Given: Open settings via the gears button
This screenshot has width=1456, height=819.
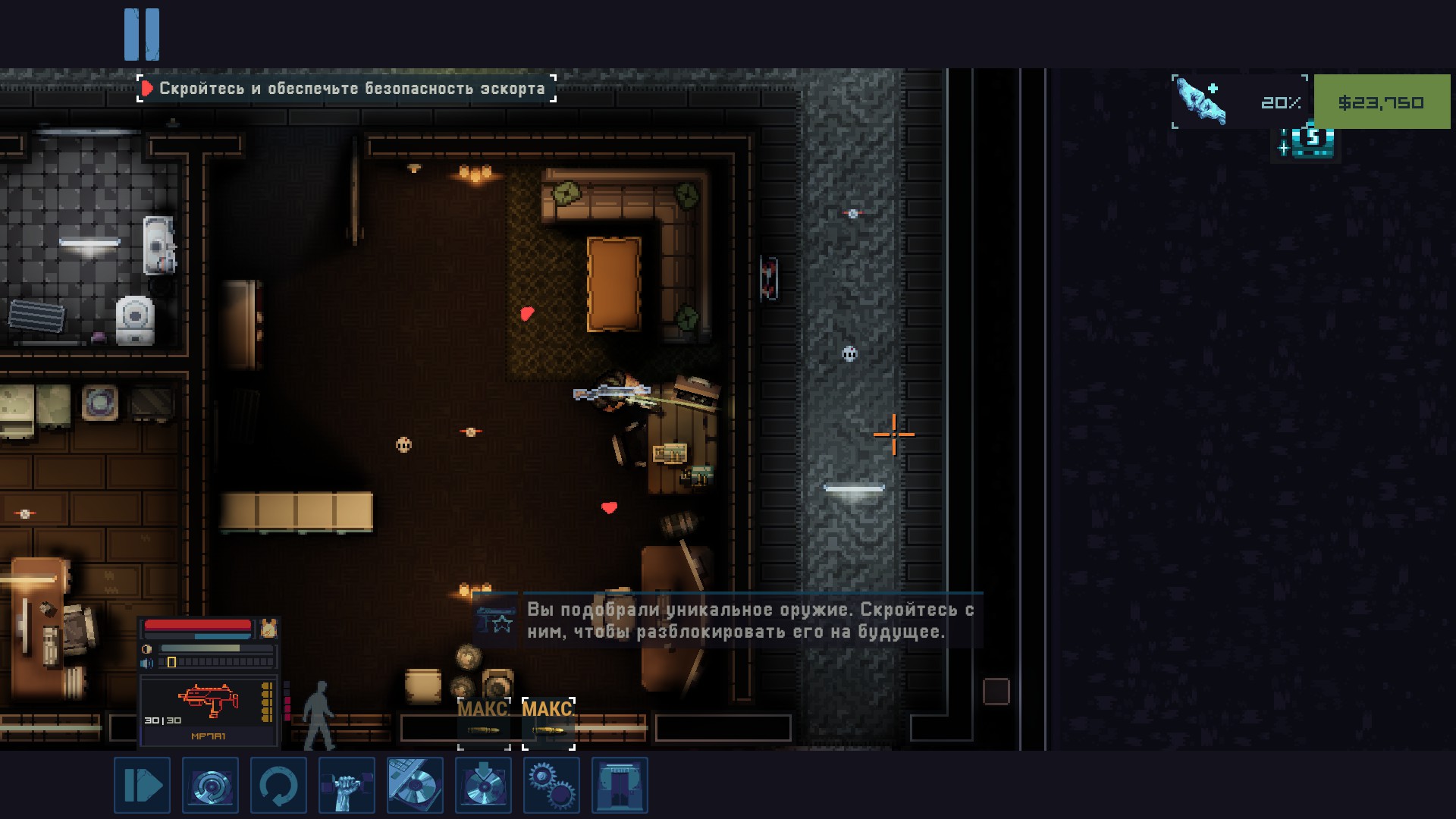Looking at the screenshot, I should point(551,785).
